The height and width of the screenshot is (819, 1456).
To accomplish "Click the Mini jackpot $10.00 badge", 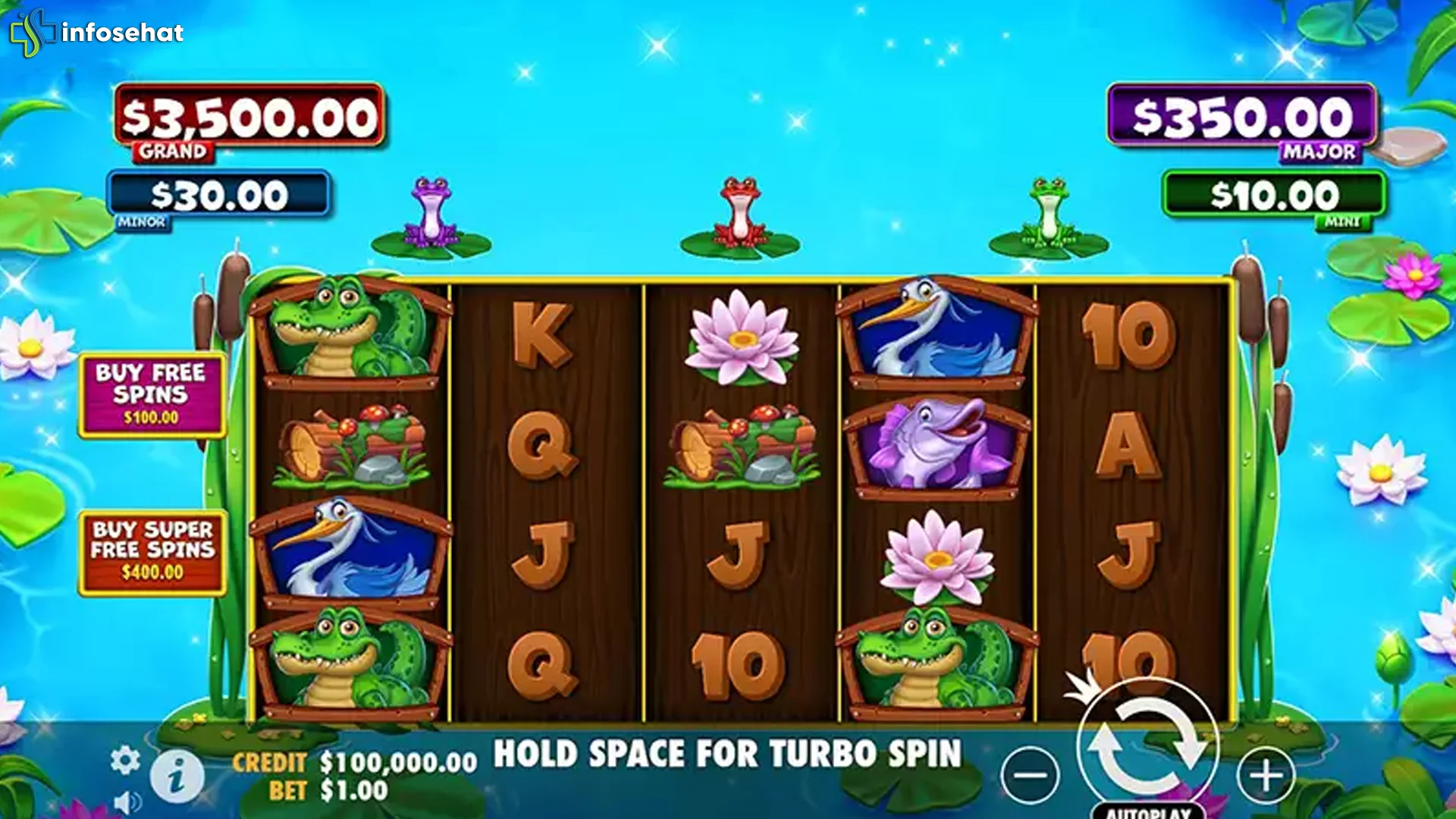I will tap(1276, 196).
